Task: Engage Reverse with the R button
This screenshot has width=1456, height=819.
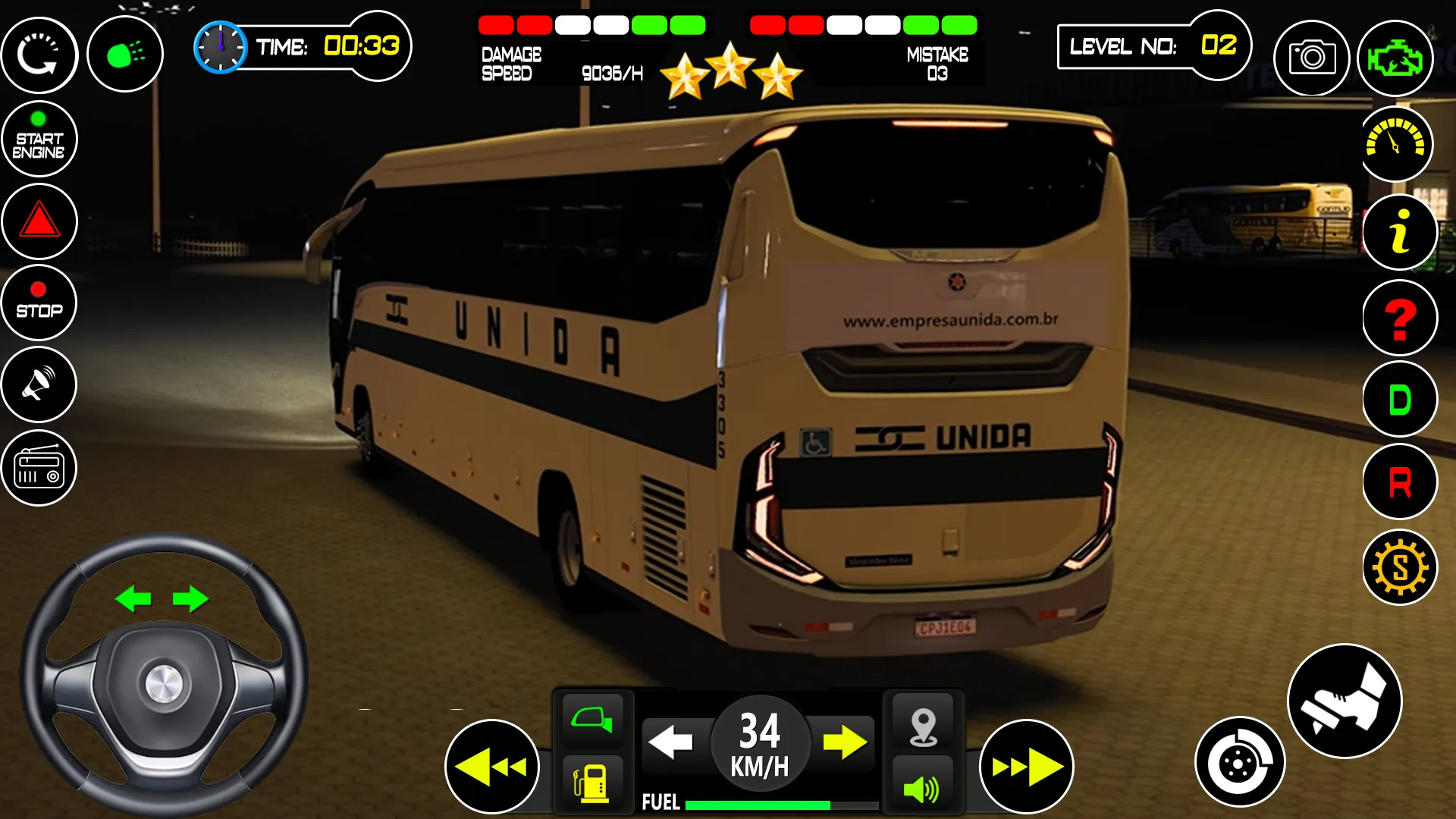Action: (x=1398, y=482)
